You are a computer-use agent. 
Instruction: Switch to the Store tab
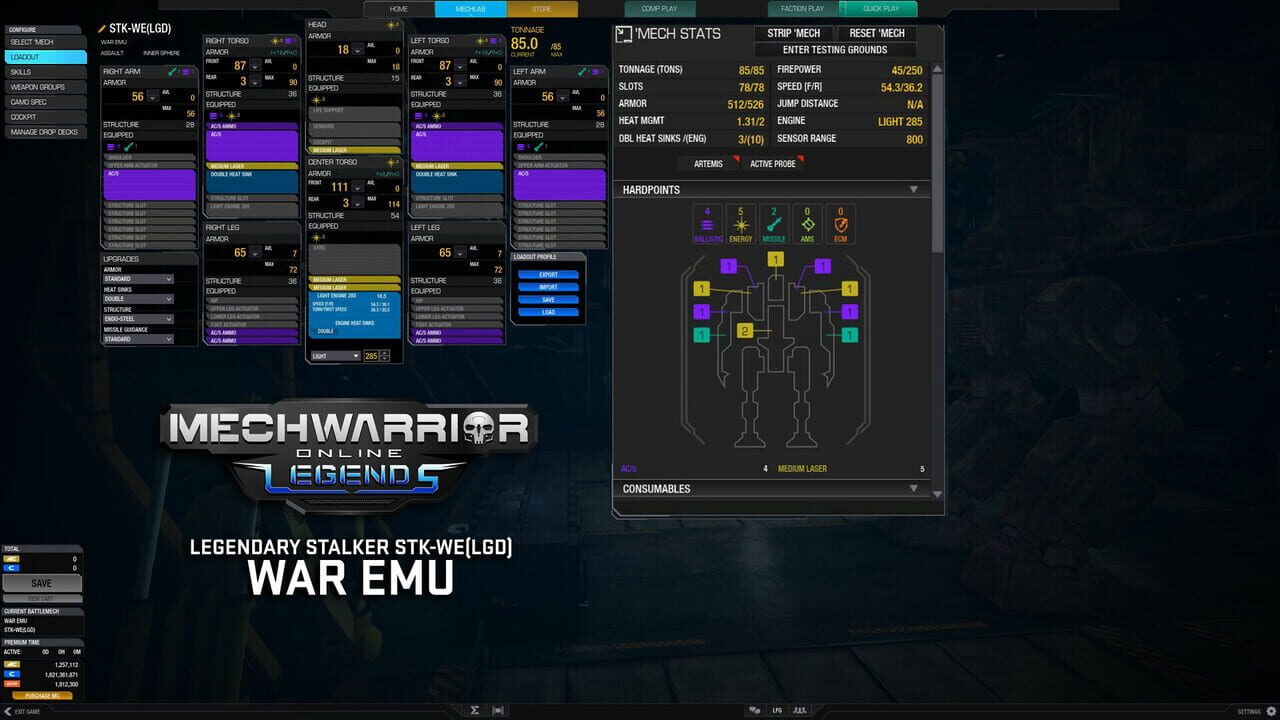(541, 9)
